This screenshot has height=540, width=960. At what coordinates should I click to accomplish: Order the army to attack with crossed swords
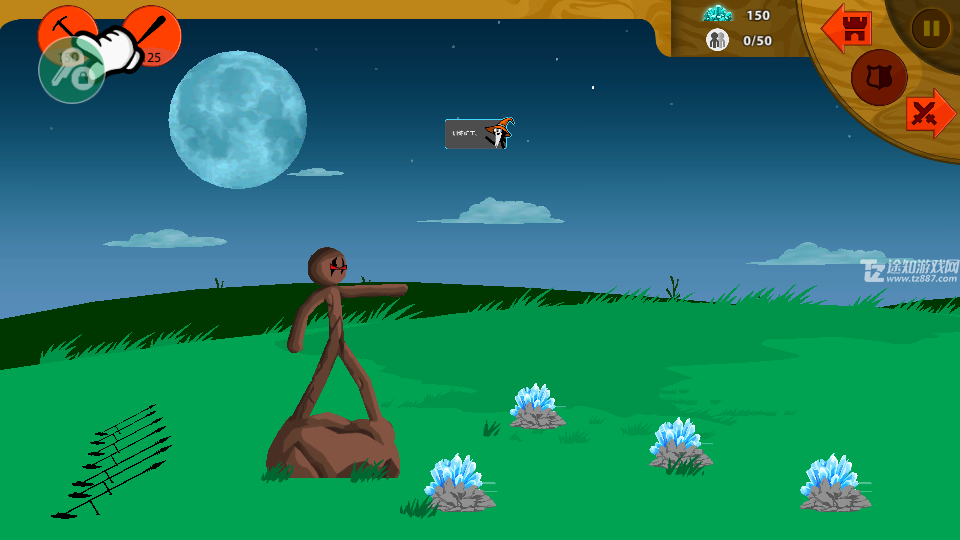point(930,114)
